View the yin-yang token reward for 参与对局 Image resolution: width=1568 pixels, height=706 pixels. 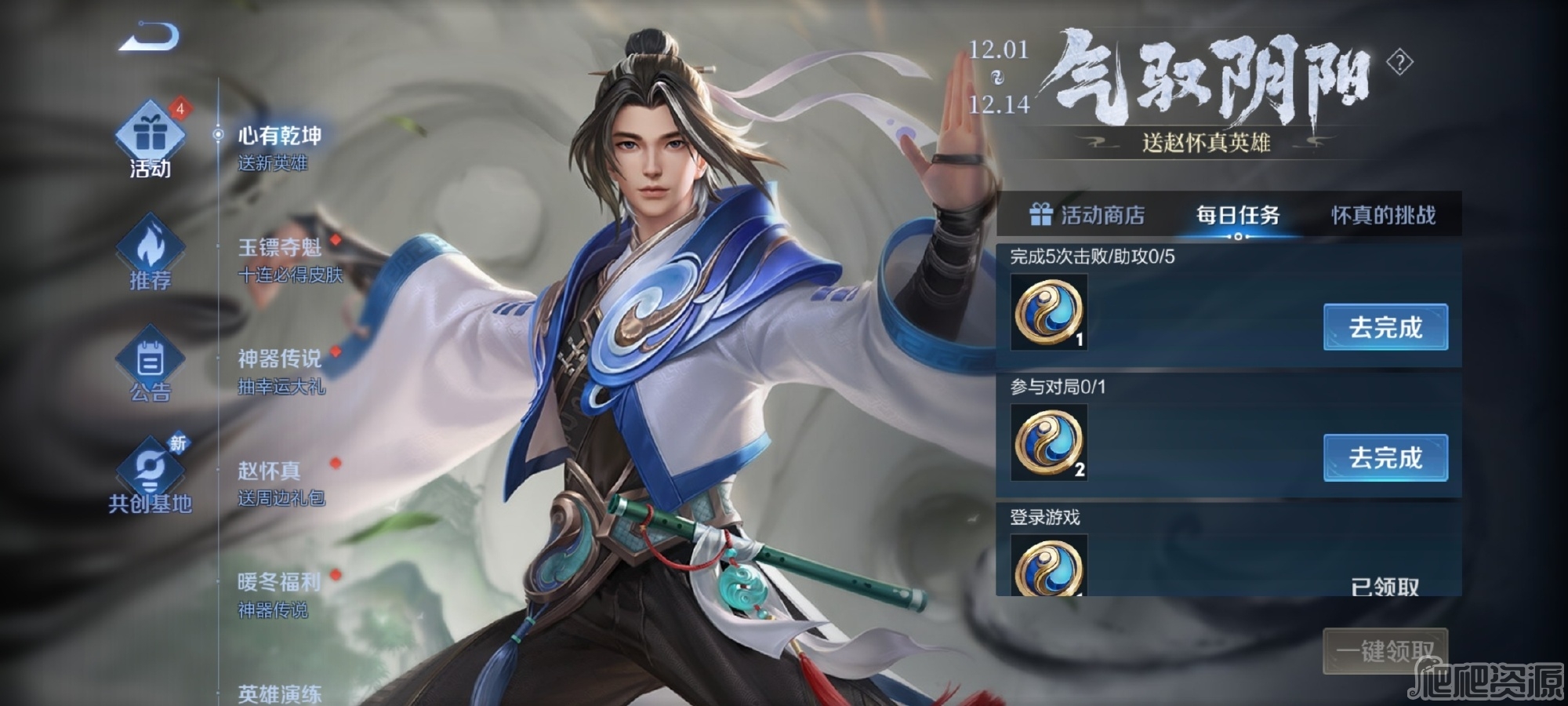[x=1049, y=442]
